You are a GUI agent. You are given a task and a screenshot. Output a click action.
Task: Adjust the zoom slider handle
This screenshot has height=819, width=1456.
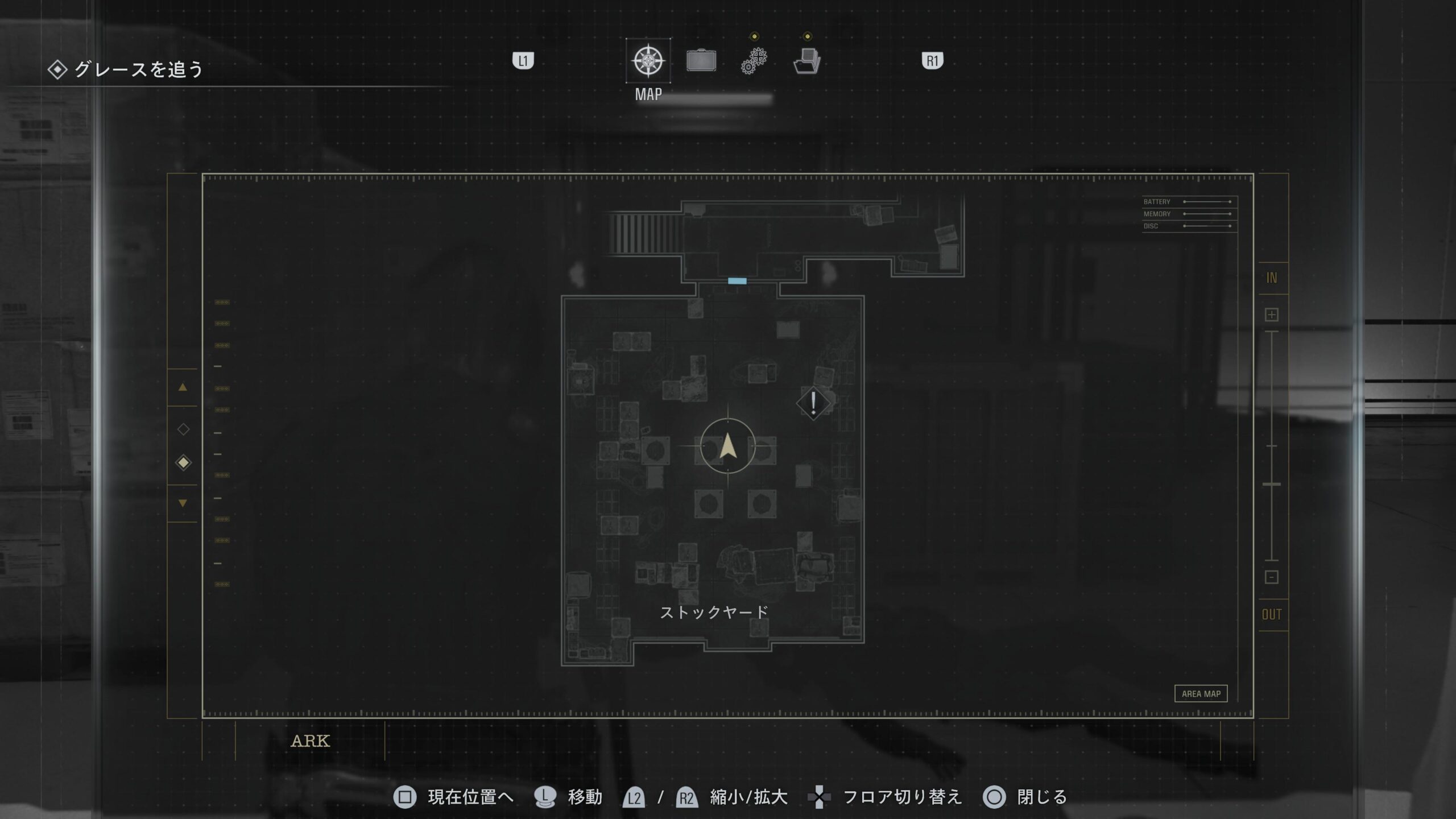tap(1272, 484)
